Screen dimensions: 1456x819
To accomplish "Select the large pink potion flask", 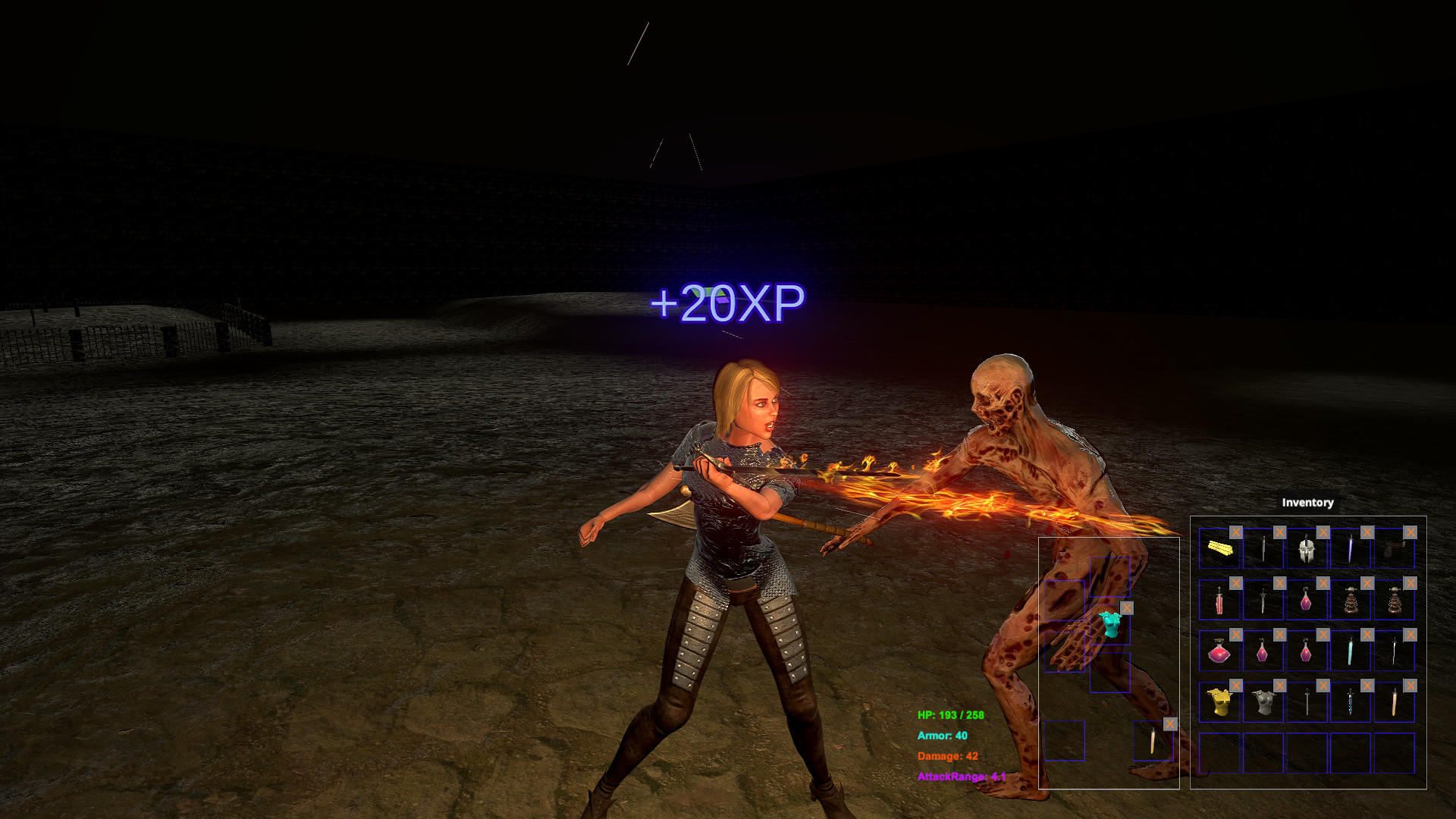I will coord(1218,653).
